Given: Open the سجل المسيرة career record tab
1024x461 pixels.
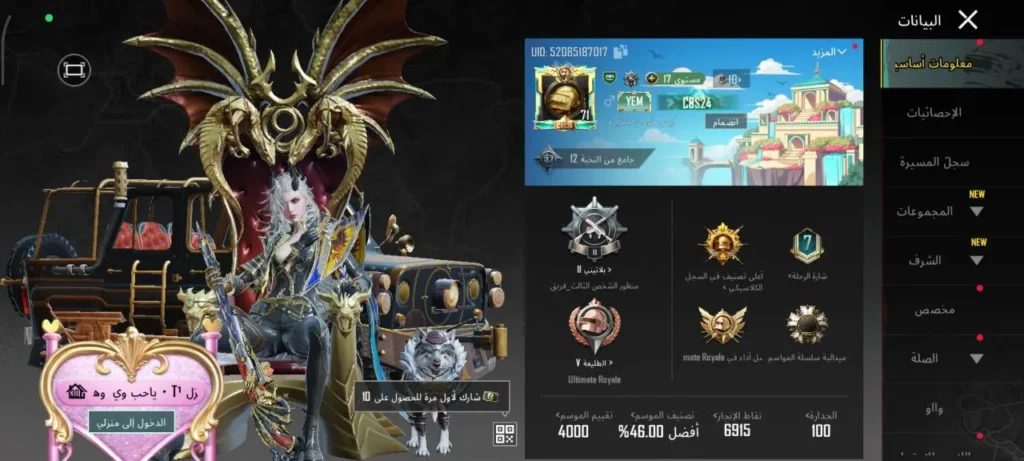Looking at the screenshot, I should coord(950,162).
